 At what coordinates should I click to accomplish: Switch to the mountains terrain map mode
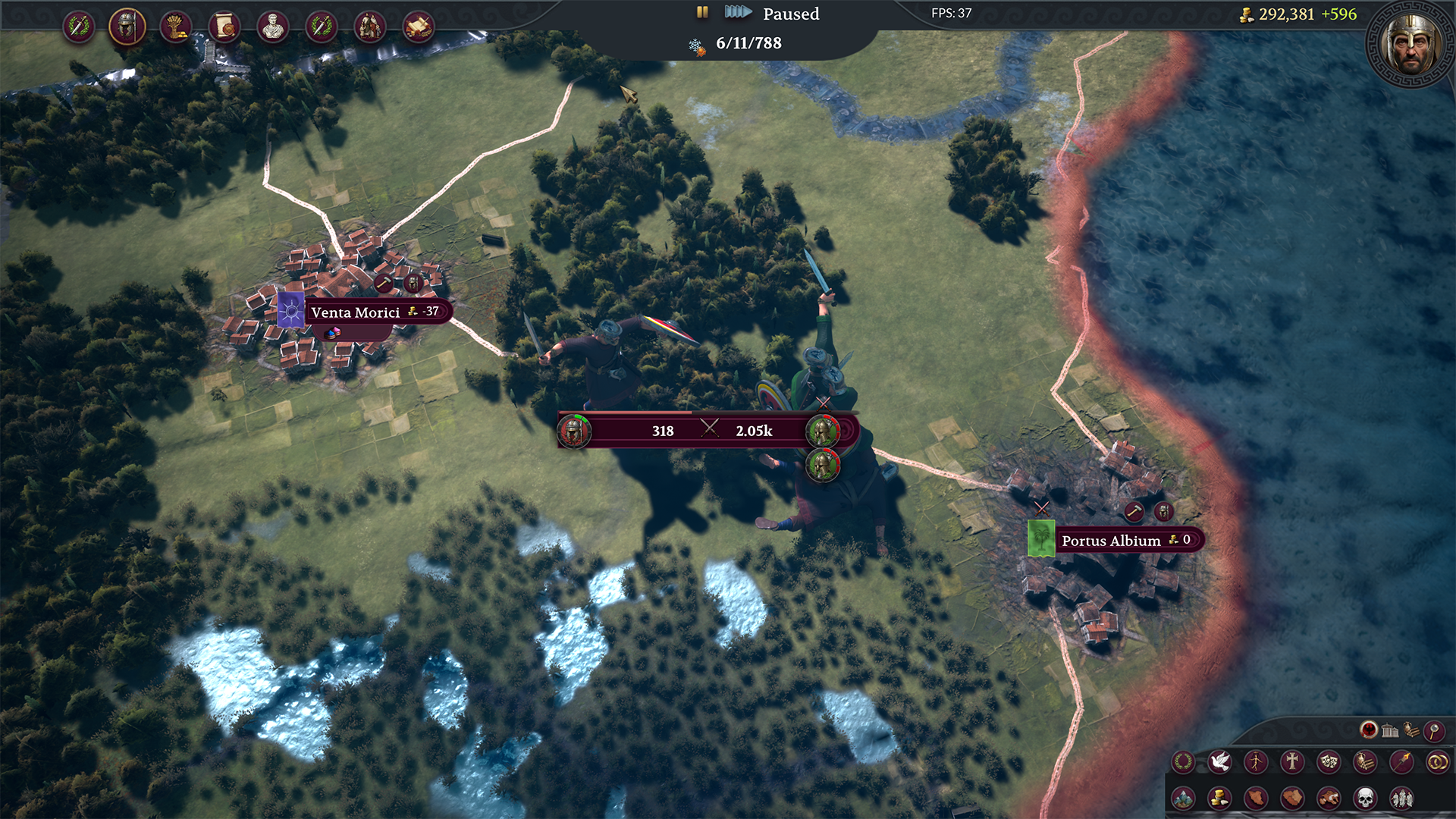click(1183, 798)
